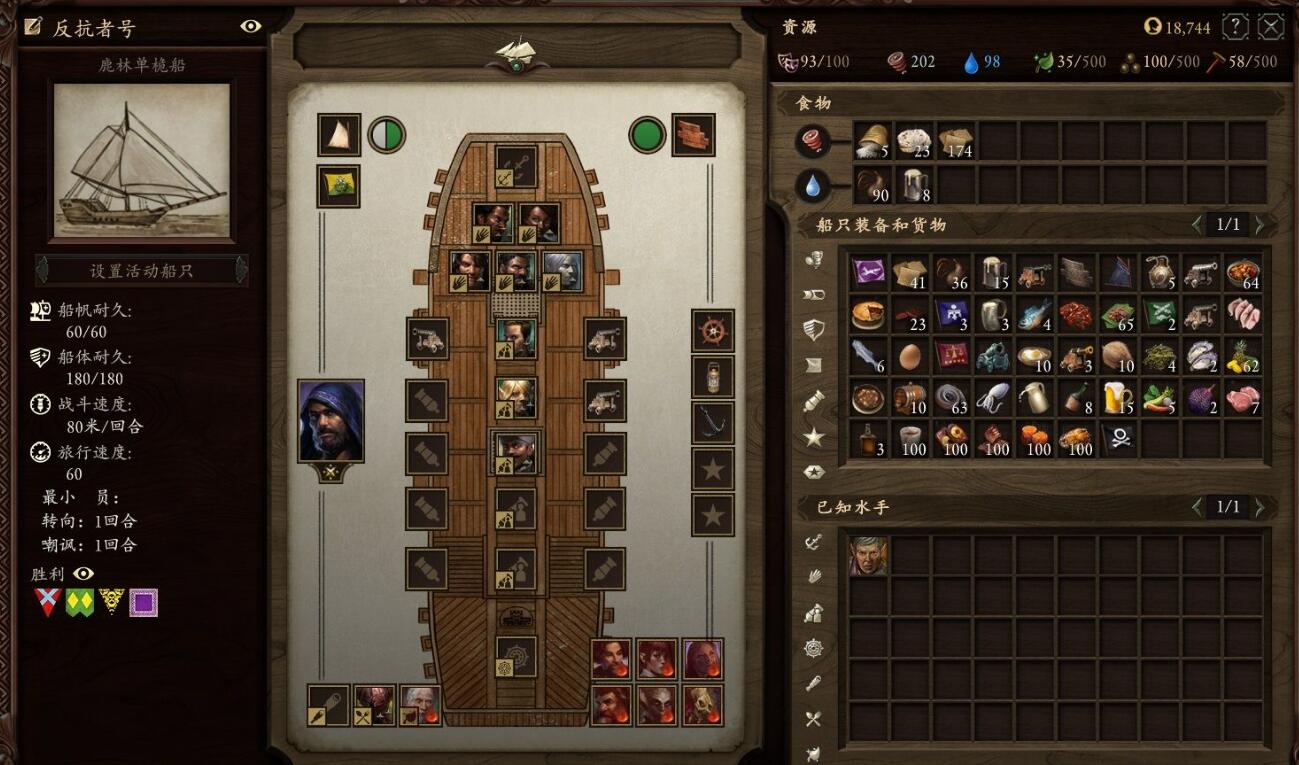Click the blue water drop icon
Image resolution: width=1299 pixels, height=765 pixels.
[x=812, y=185]
